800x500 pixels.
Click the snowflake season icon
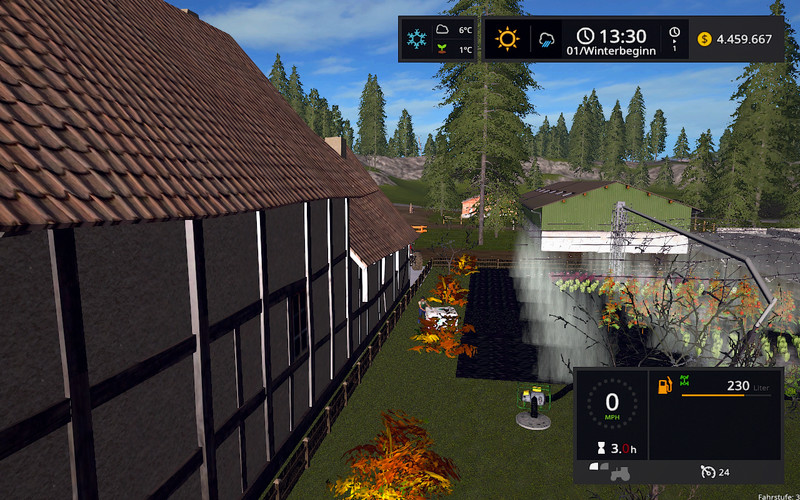pyautogui.click(x=416, y=40)
